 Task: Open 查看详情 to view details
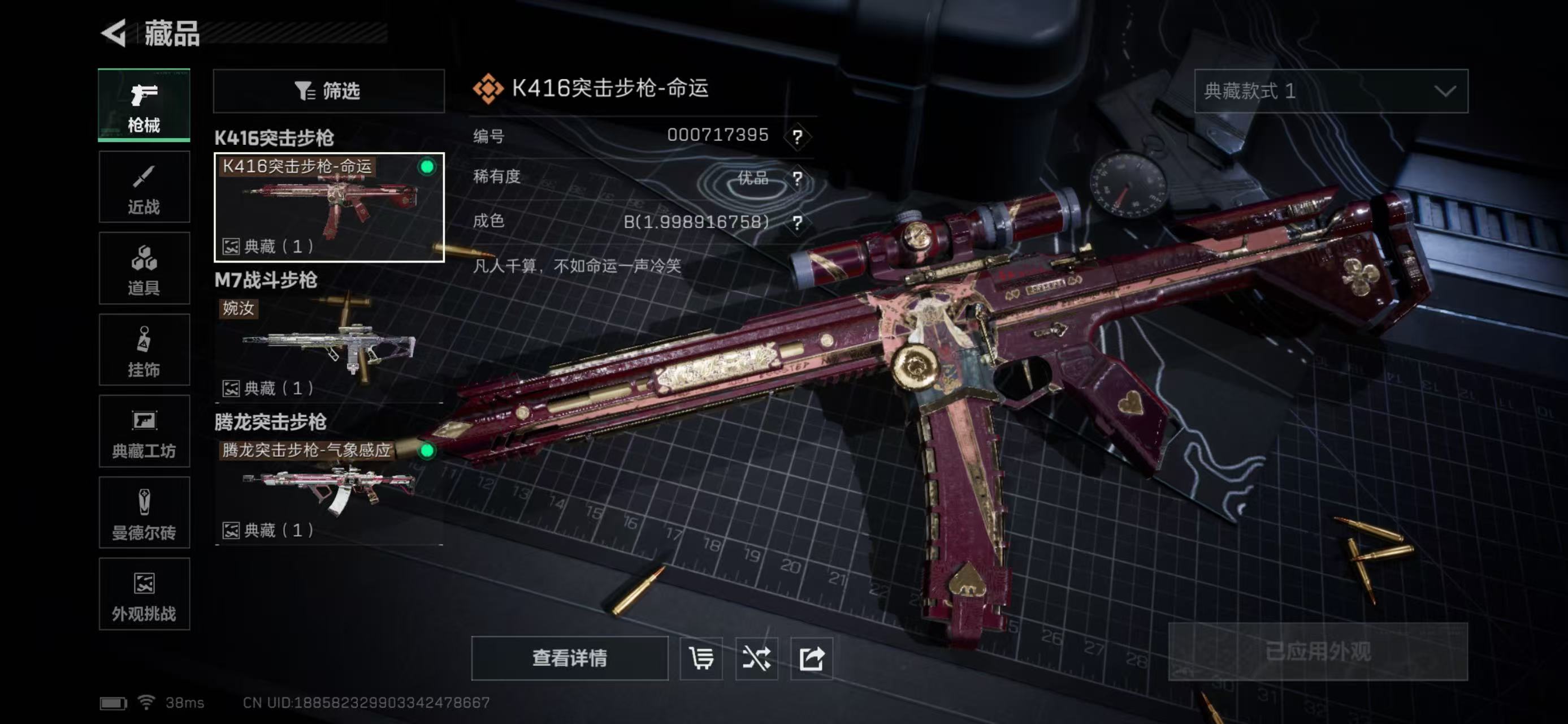pos(569,658)
